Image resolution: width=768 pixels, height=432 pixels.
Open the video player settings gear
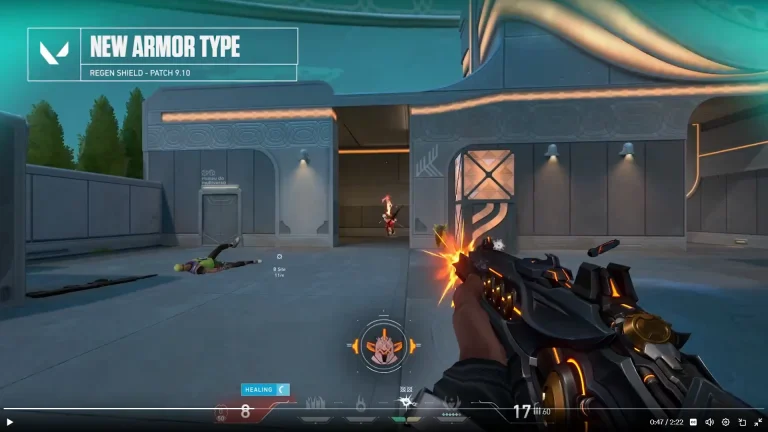coord(726,422)
